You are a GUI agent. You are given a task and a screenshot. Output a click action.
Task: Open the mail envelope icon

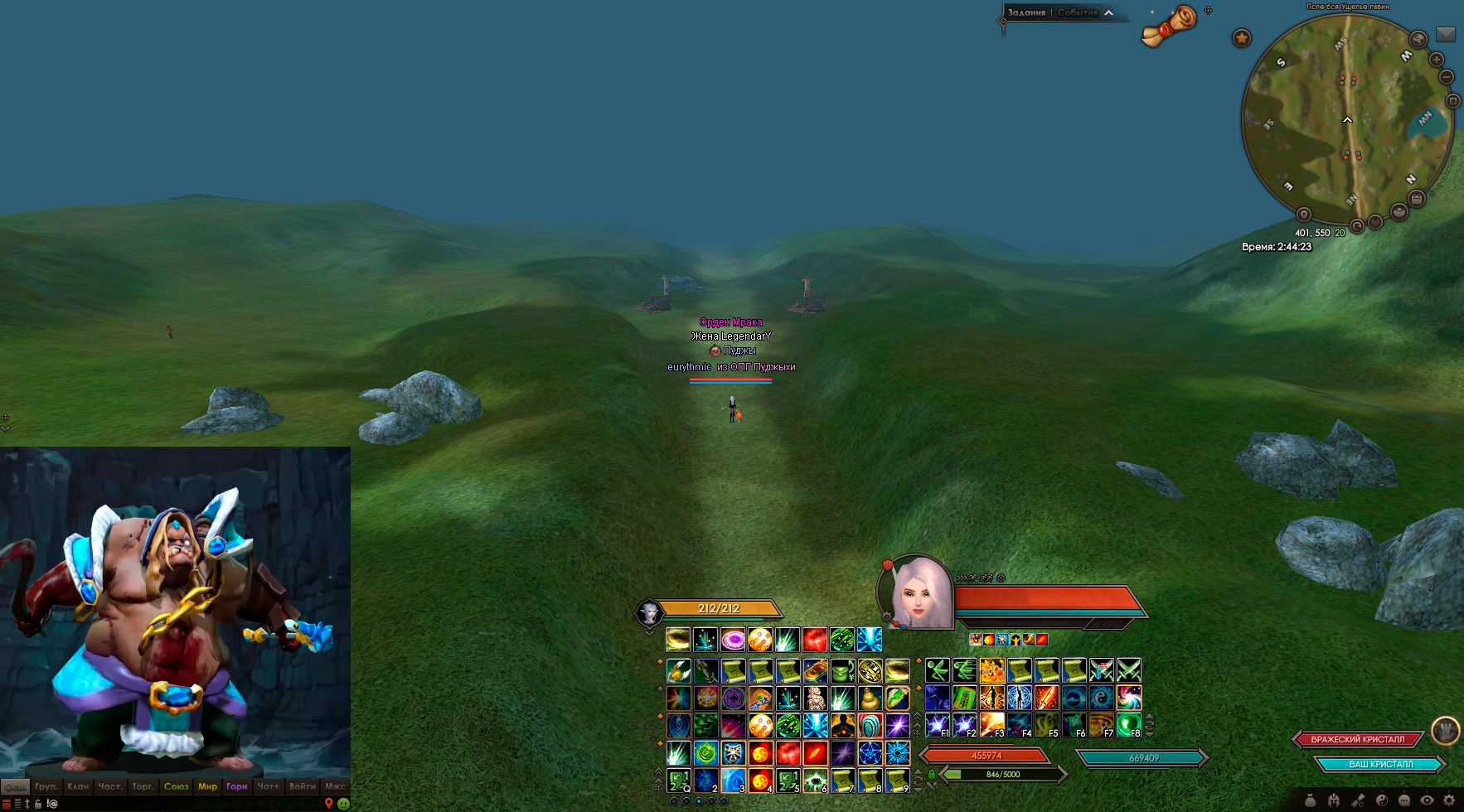click(x=1446, y=34)
